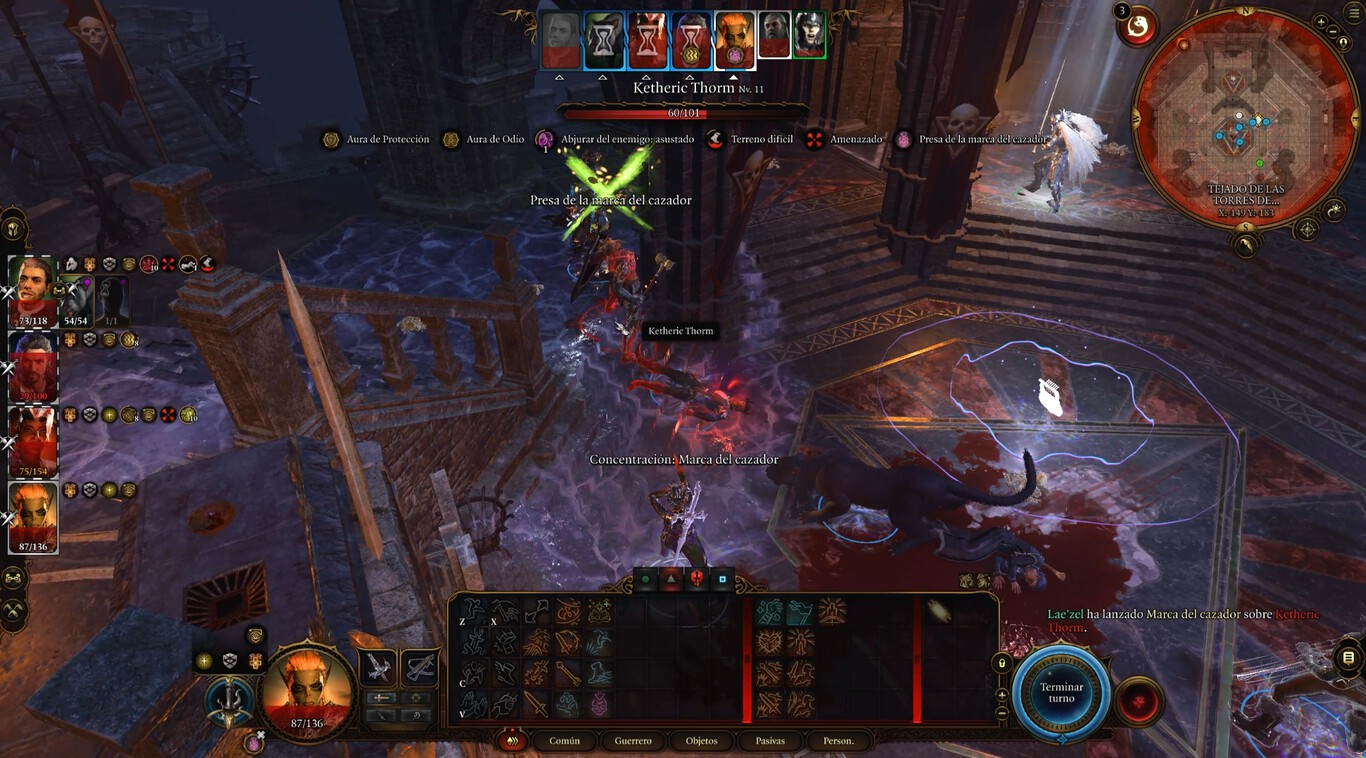Zoom in the minimap with plus button
1366x758 pixels.
point(1321,22)
